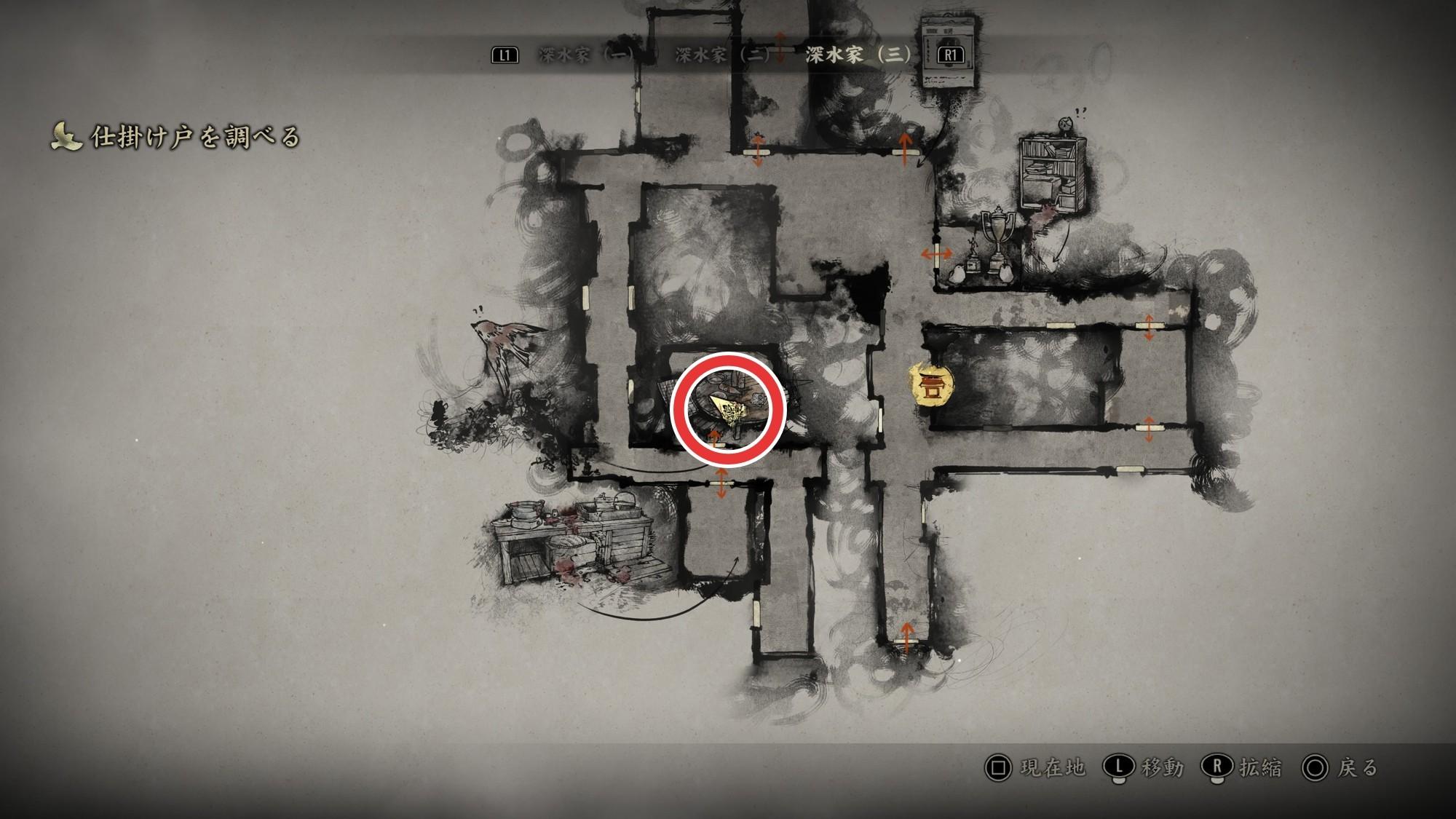Select the 深水家（三） map tab

[x=858, y=55]
